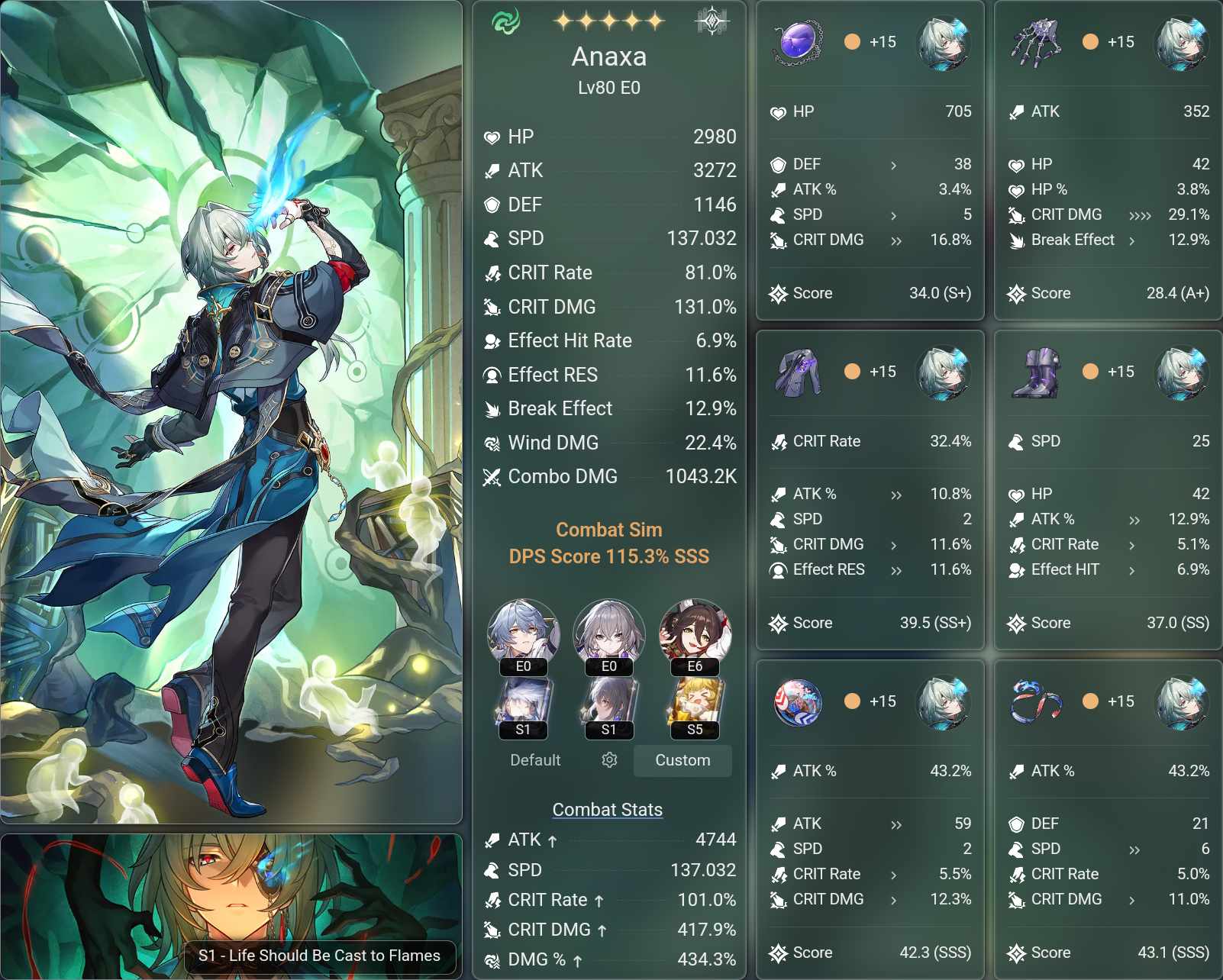1223x980 pixels.
Task: Switch to the Custom tab
Action: (x=682, y=760)
